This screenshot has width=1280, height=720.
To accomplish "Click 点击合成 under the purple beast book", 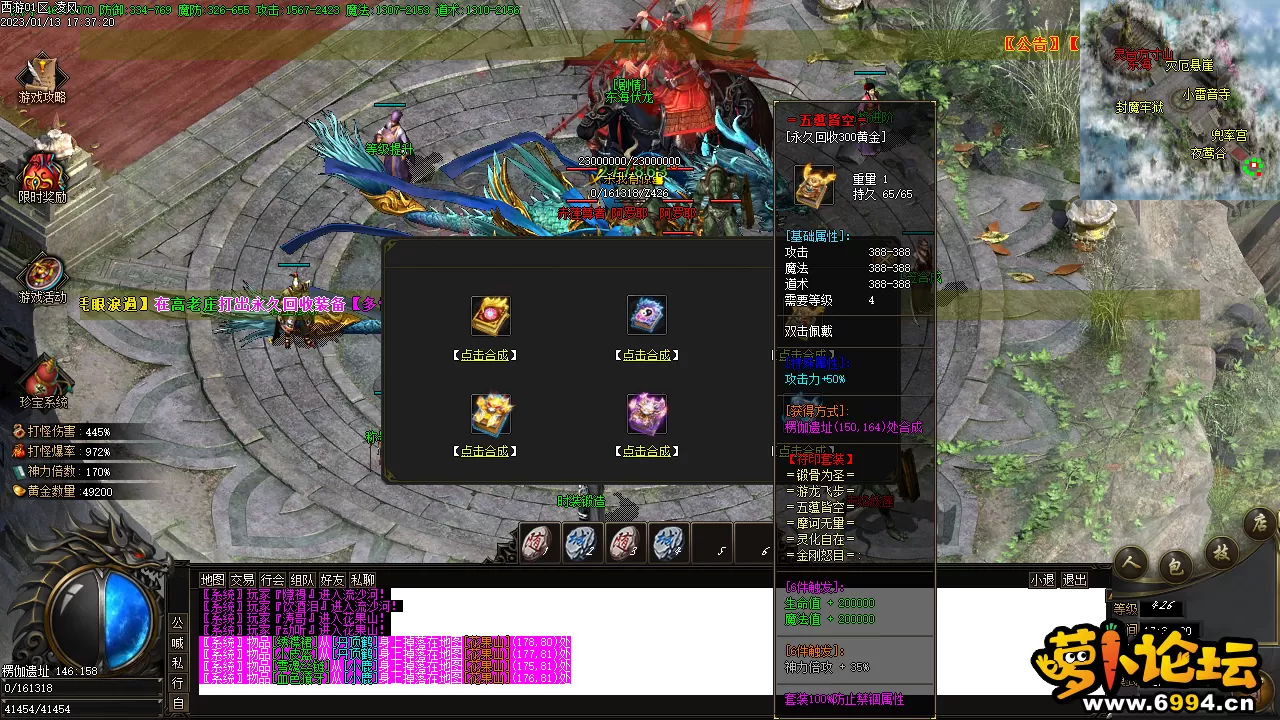I will pos(647,451).
